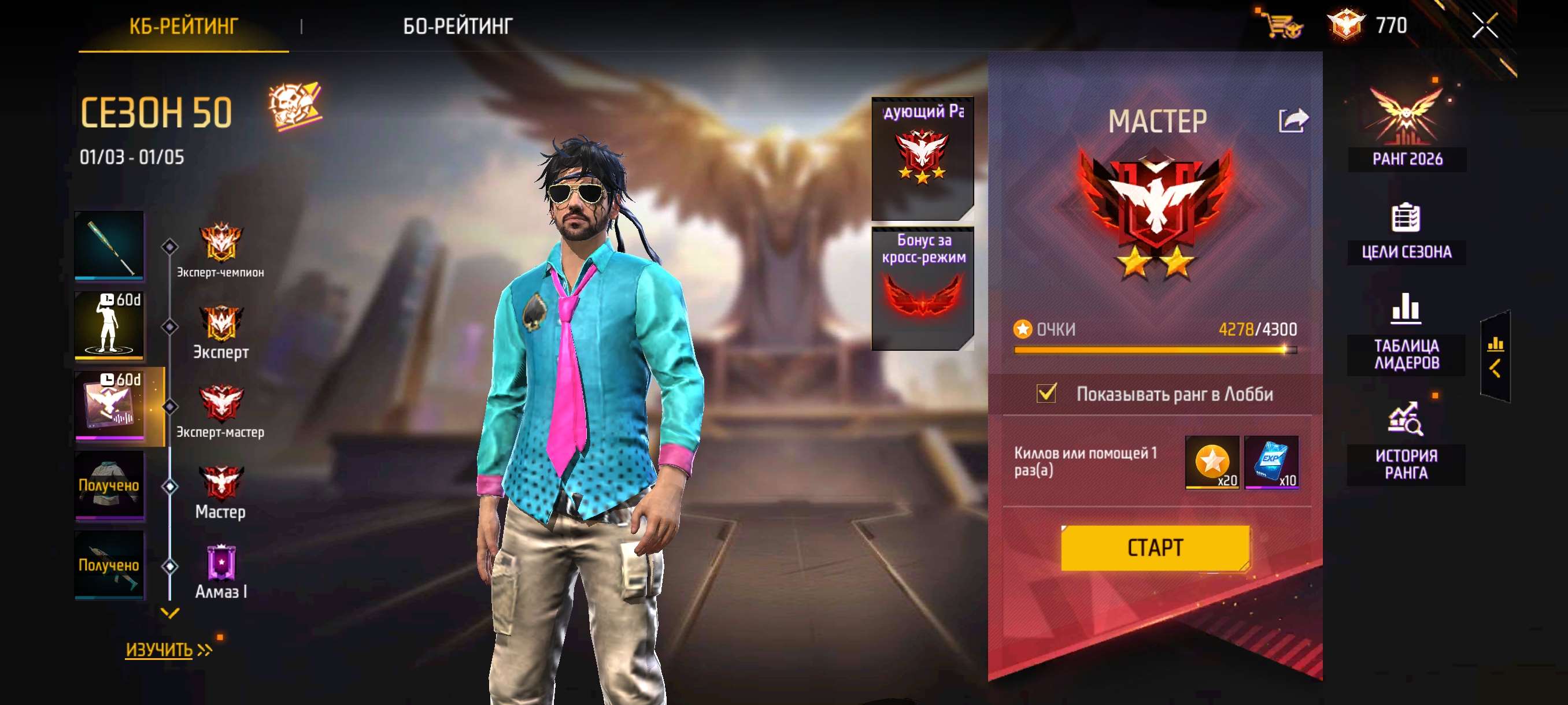The width and height of the screenshot is (1568, 705).
Task: Click the rank points icon showing 770
Action: point(1347,25)
